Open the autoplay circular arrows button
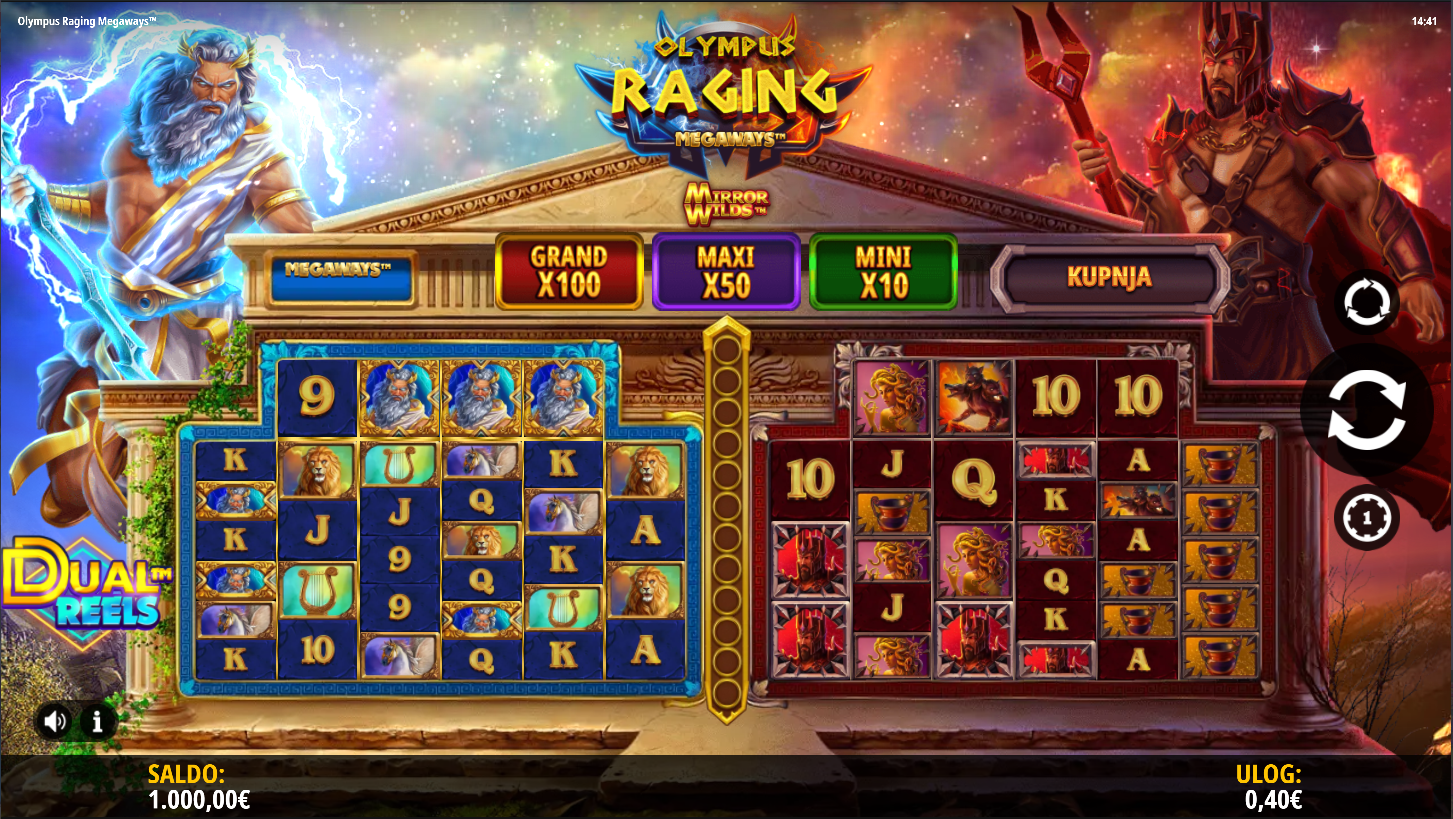 click(x=1366, y=302)
